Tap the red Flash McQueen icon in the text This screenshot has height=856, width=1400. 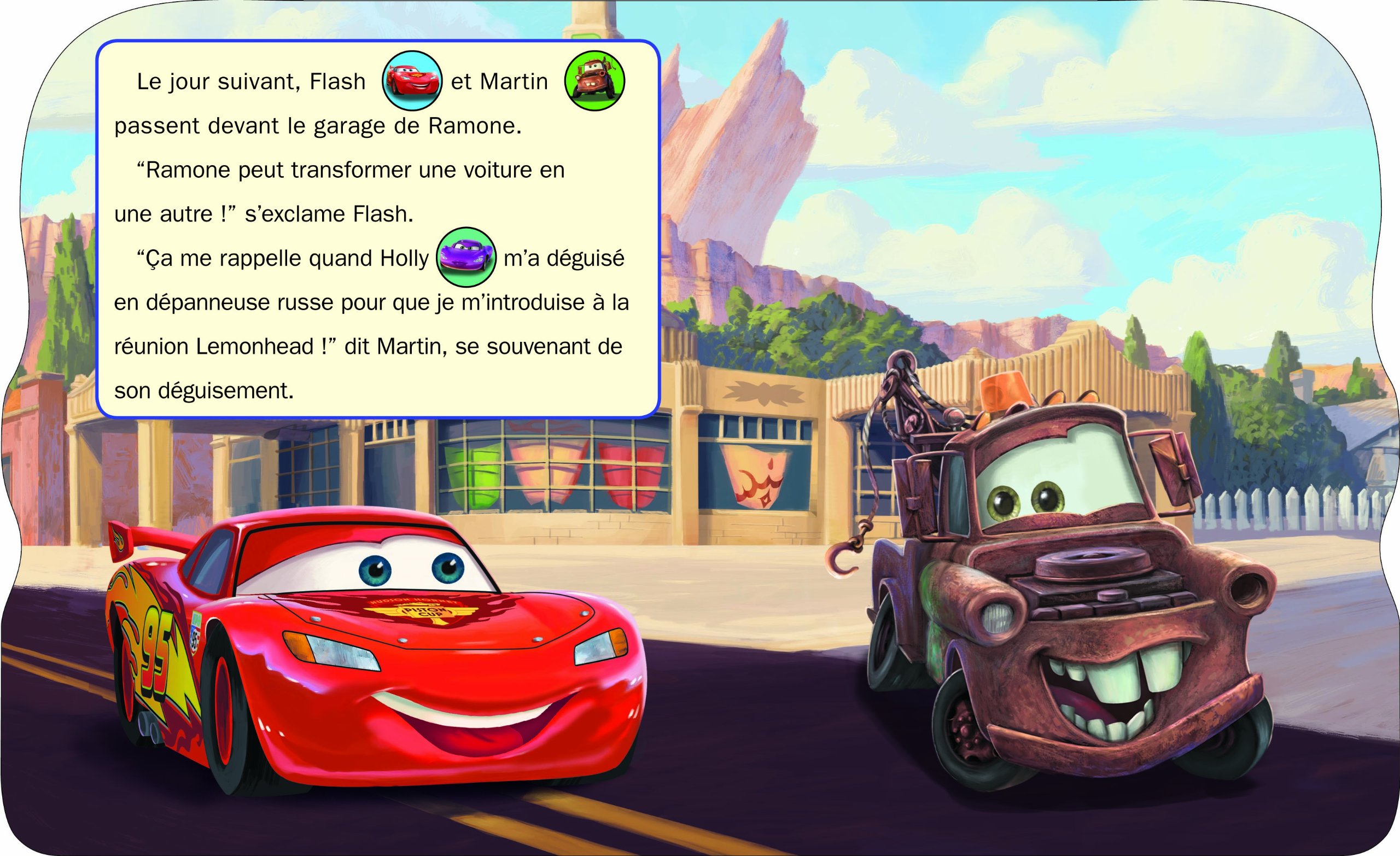412,81
